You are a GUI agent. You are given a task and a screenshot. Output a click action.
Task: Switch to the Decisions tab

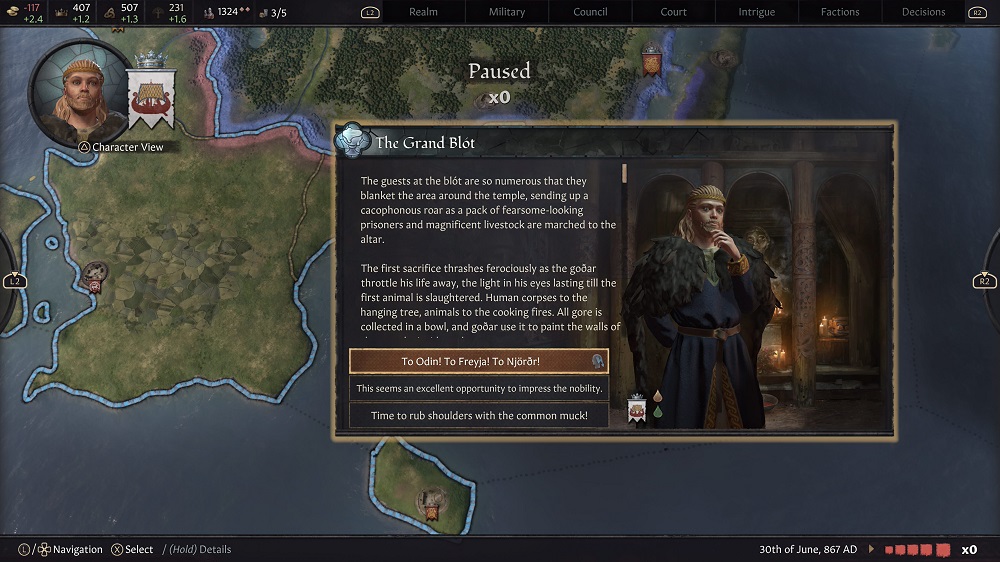(923, 12)
